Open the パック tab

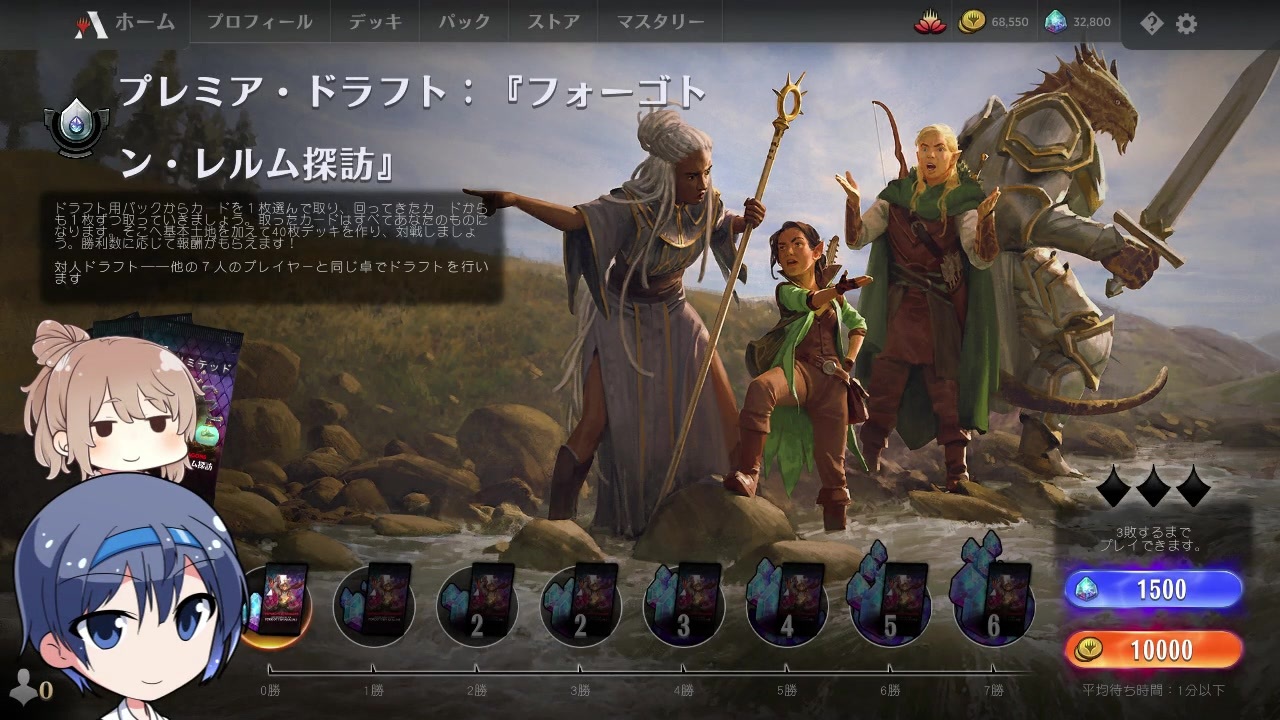(464, 20)
